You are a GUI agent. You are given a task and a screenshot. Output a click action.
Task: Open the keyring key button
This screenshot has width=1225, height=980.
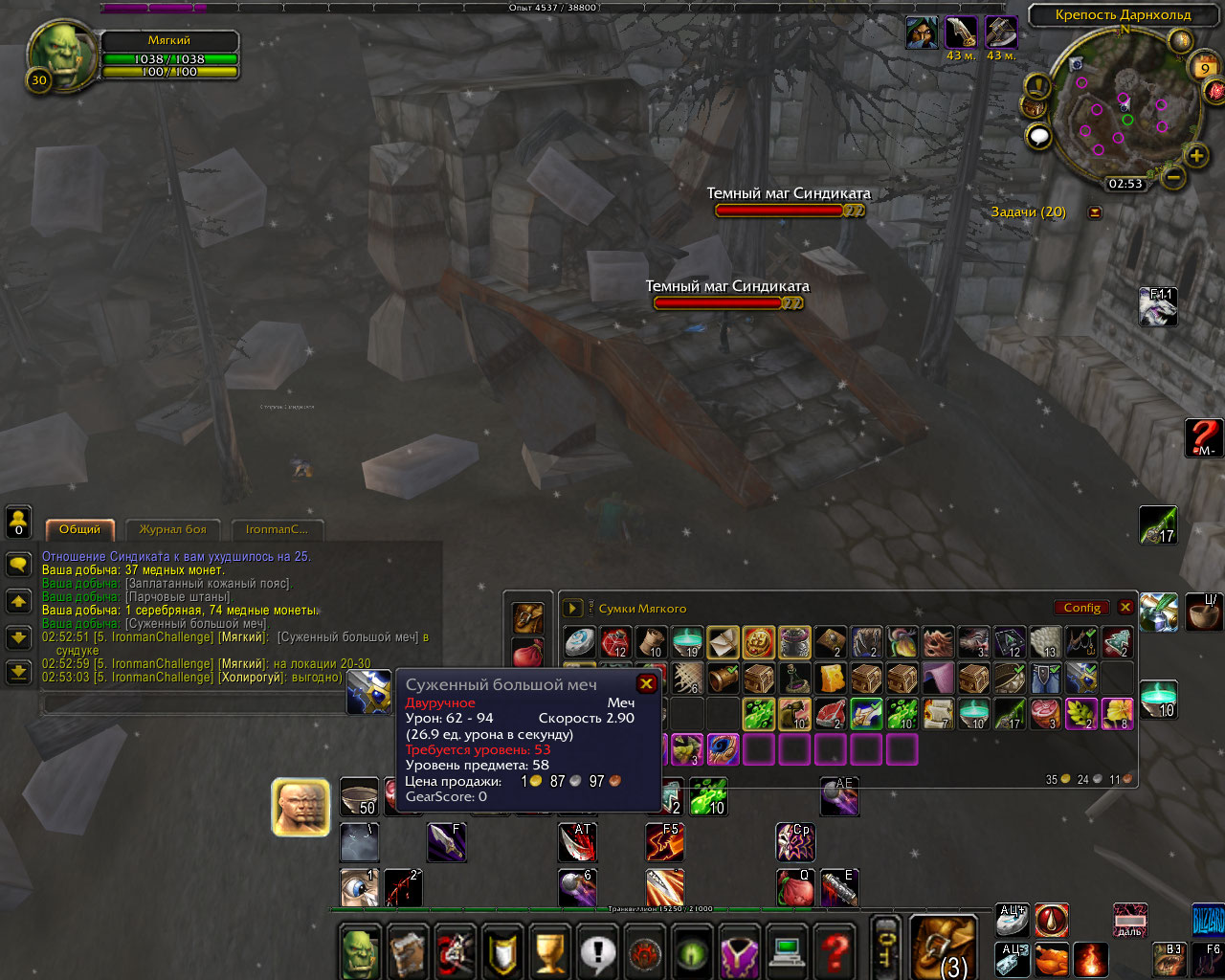pyautogui.click(x=886, y=947)
